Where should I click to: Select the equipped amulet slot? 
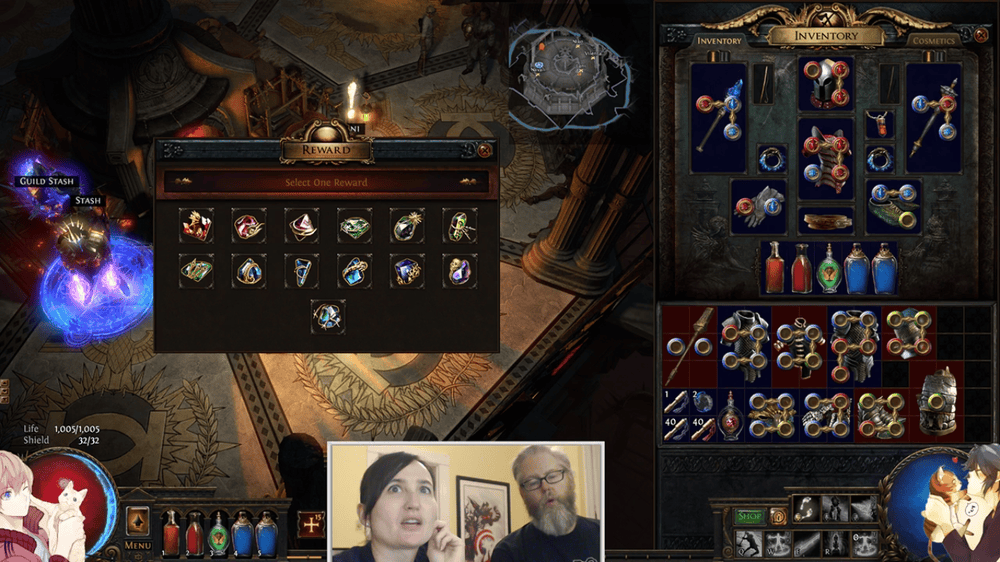(879, 125)
